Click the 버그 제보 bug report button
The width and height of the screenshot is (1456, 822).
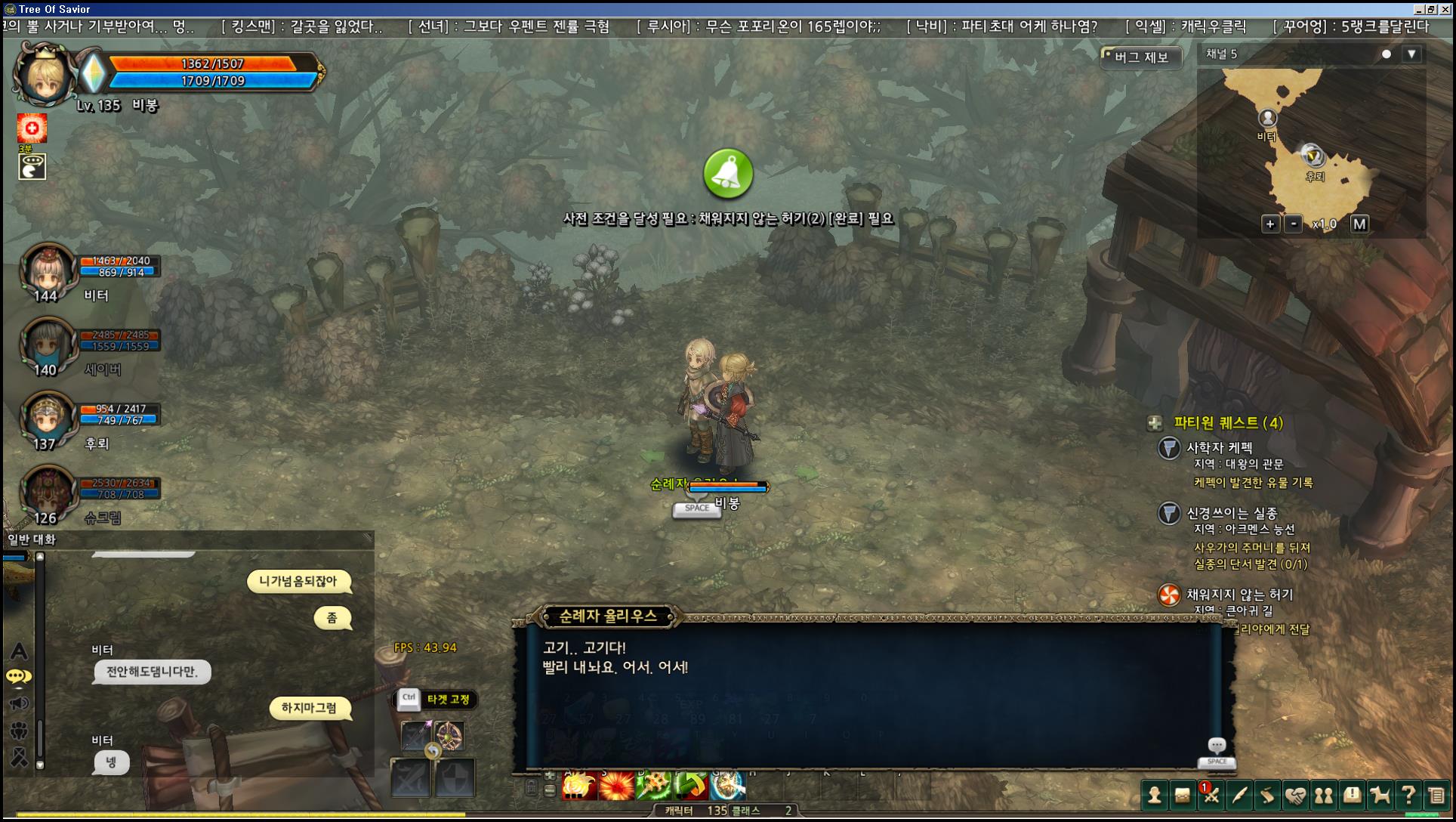click(1141, 57)
